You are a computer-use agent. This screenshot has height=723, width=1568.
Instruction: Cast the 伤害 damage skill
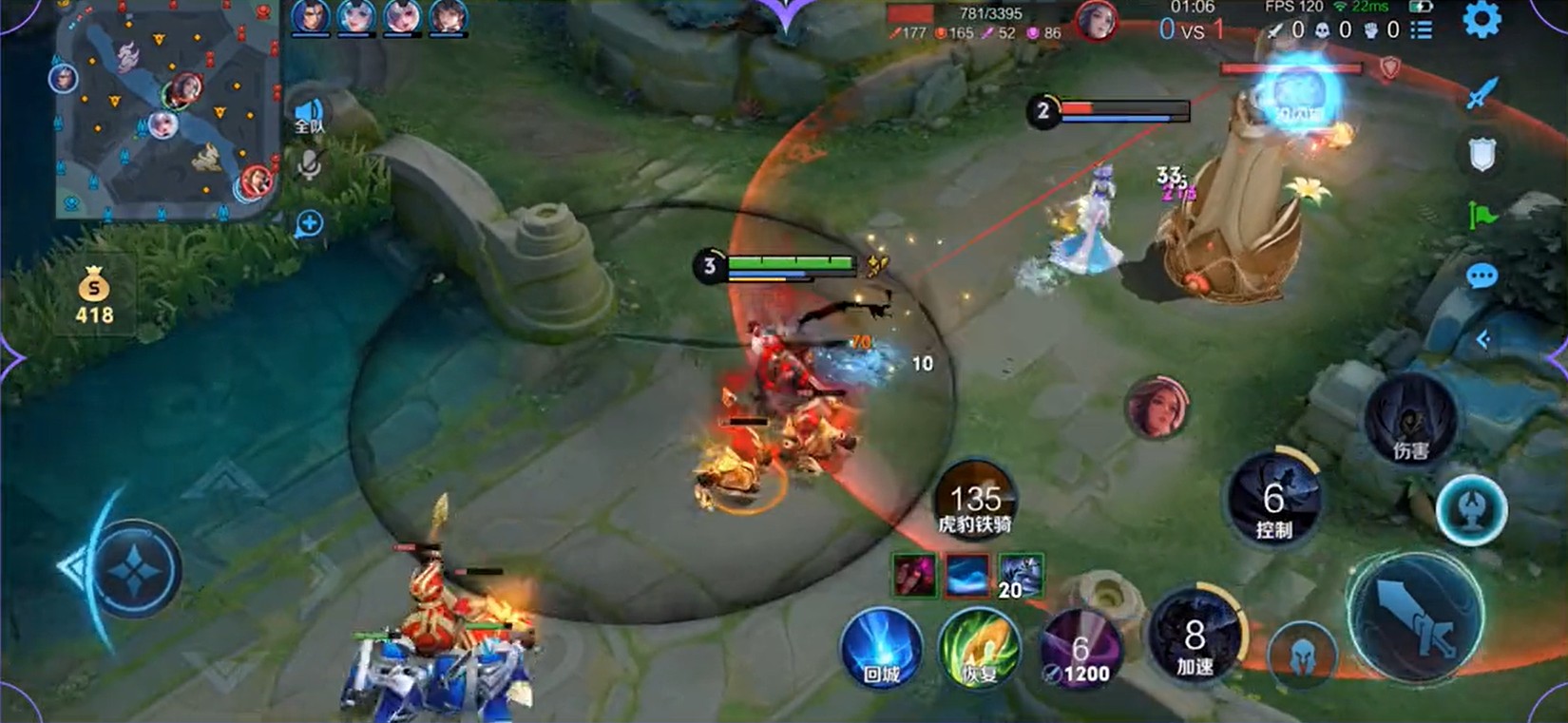click(x=1410, y=423)
